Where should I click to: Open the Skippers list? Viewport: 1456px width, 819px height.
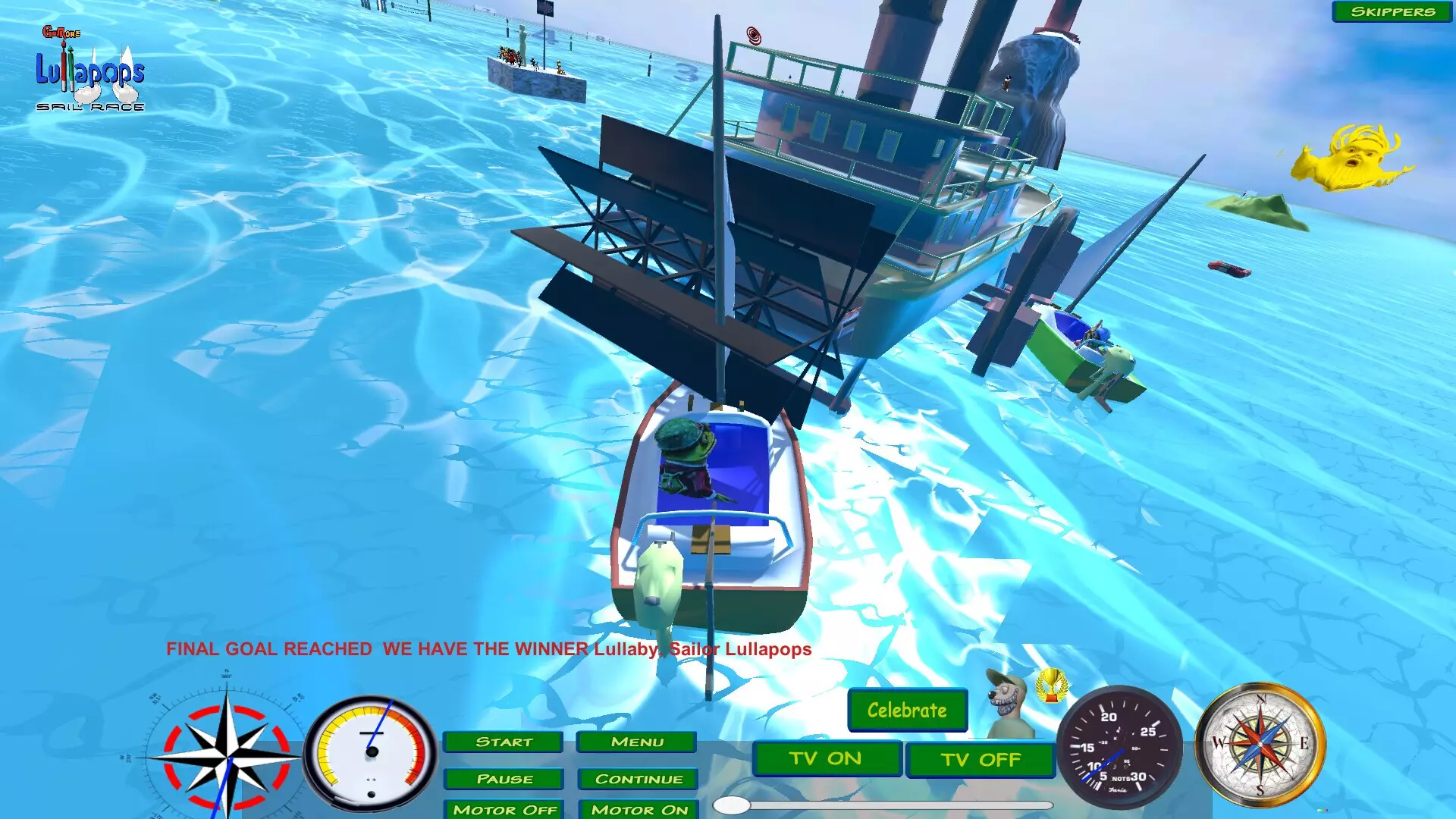pyautogui.click(x=1392, y=11)
